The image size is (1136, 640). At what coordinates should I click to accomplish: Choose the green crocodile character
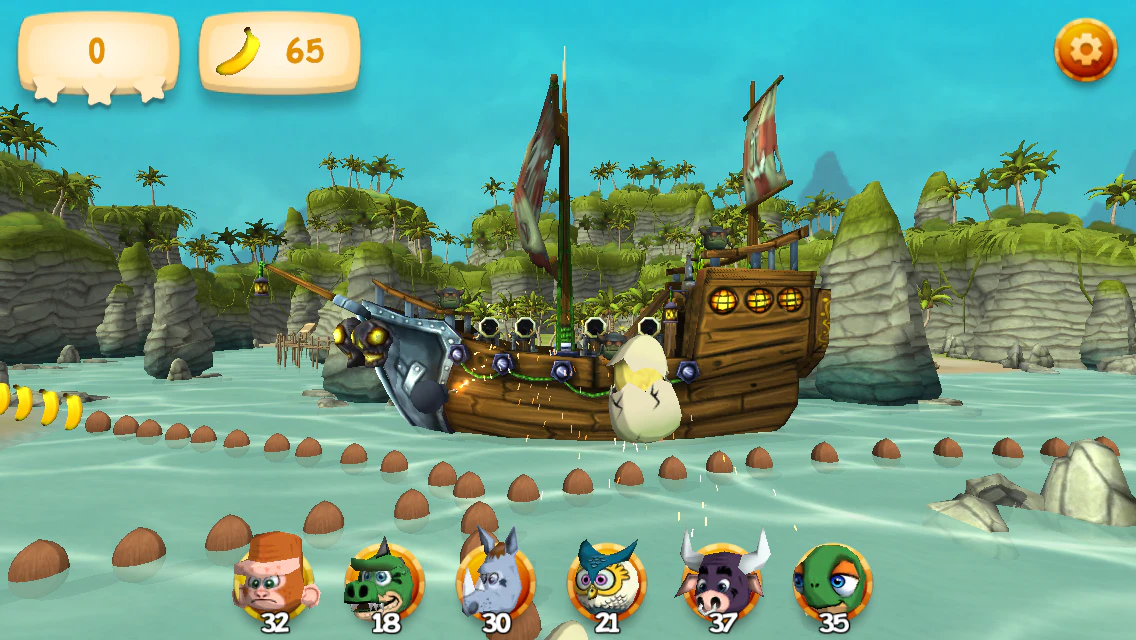384,580
